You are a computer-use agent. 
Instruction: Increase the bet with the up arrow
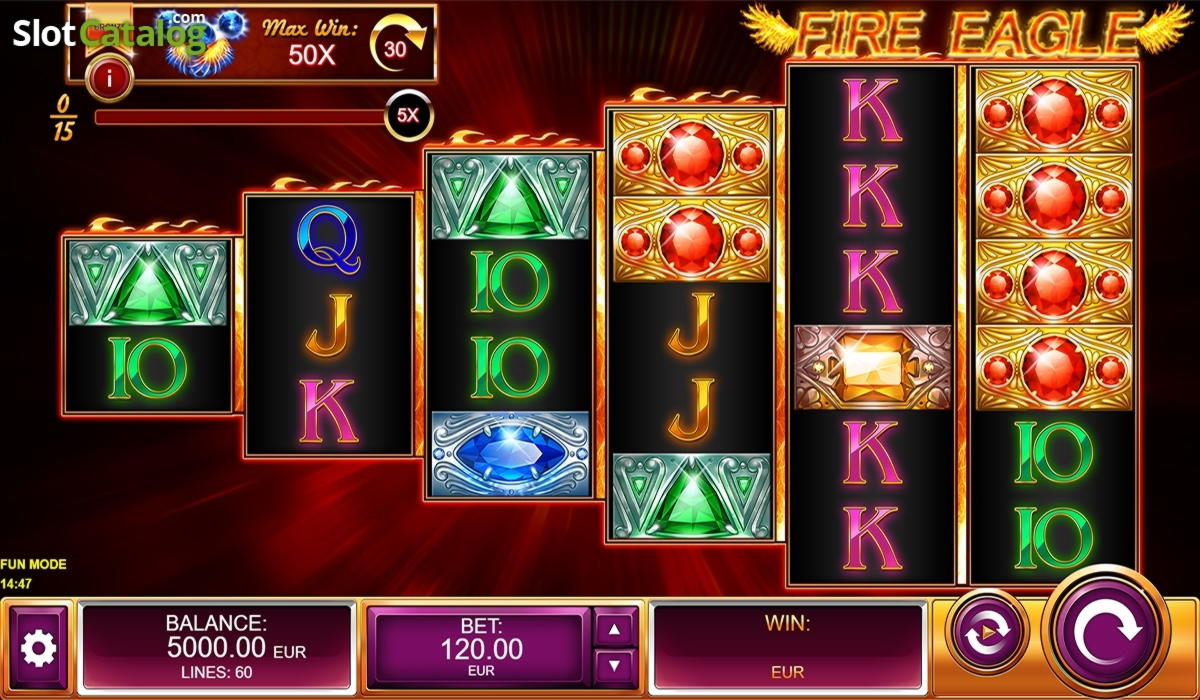615,628
